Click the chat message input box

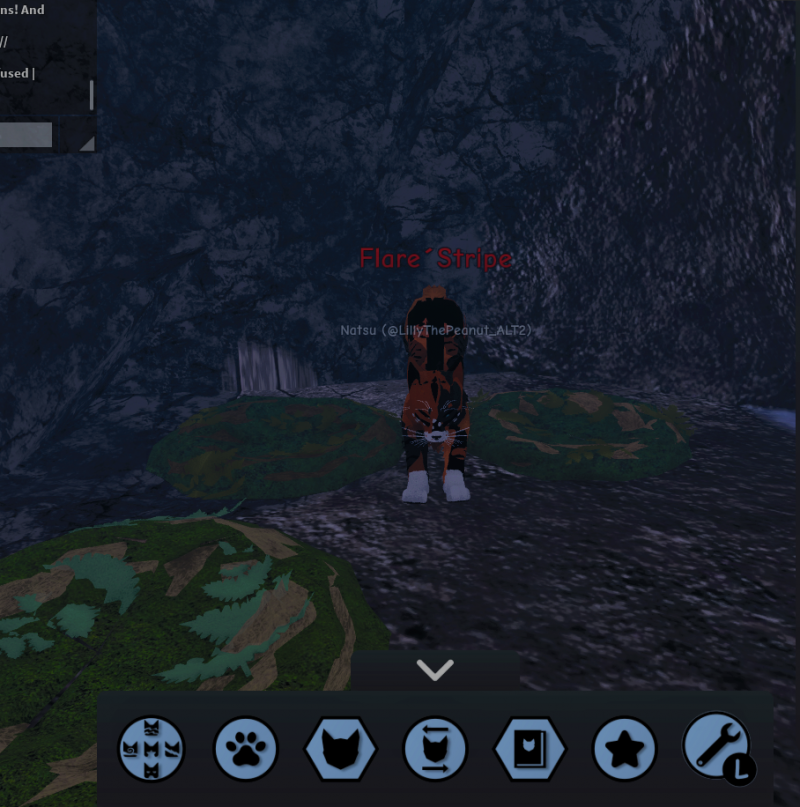tap(26, 135)
